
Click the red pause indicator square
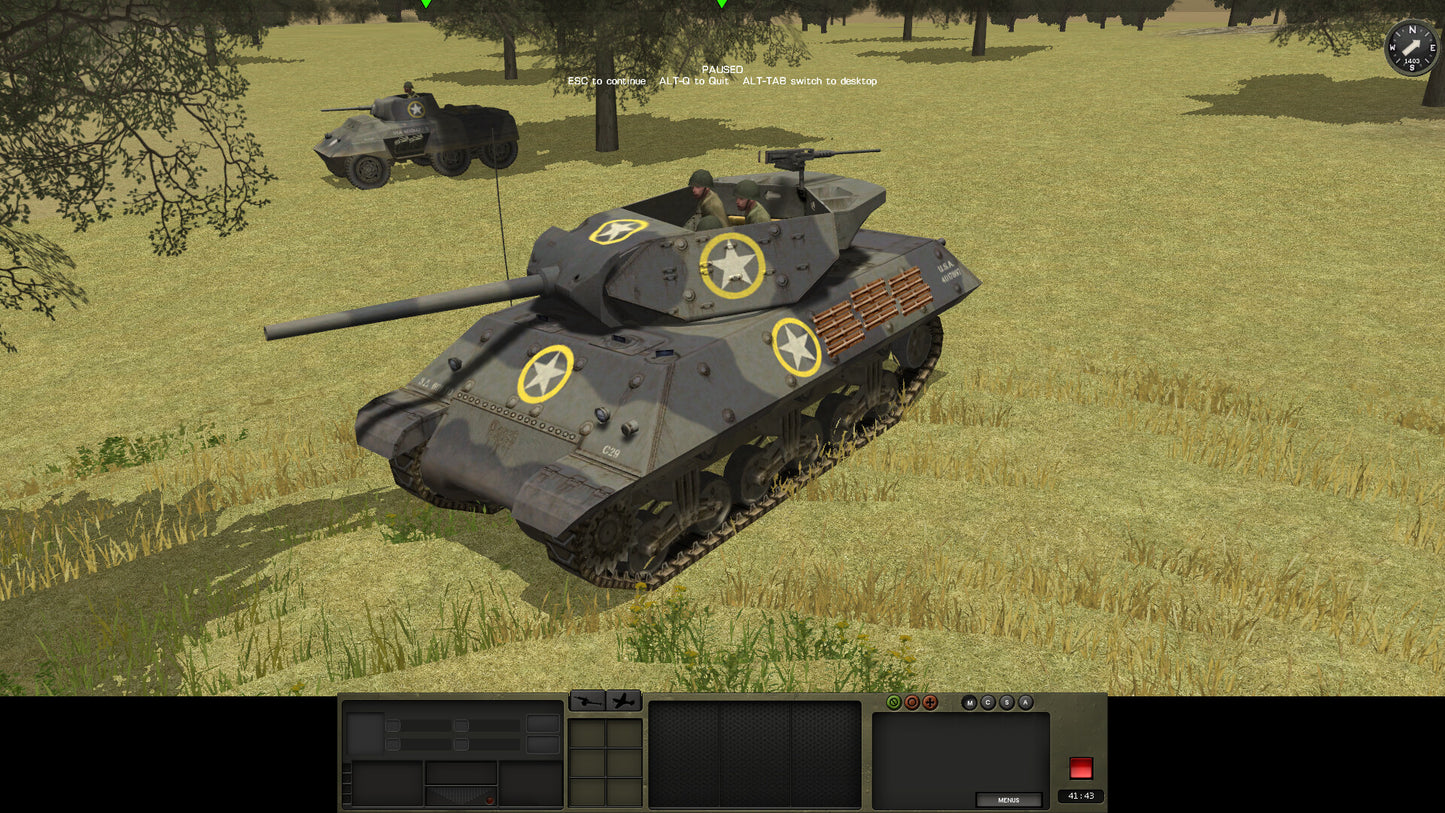tap(1082, 766)
